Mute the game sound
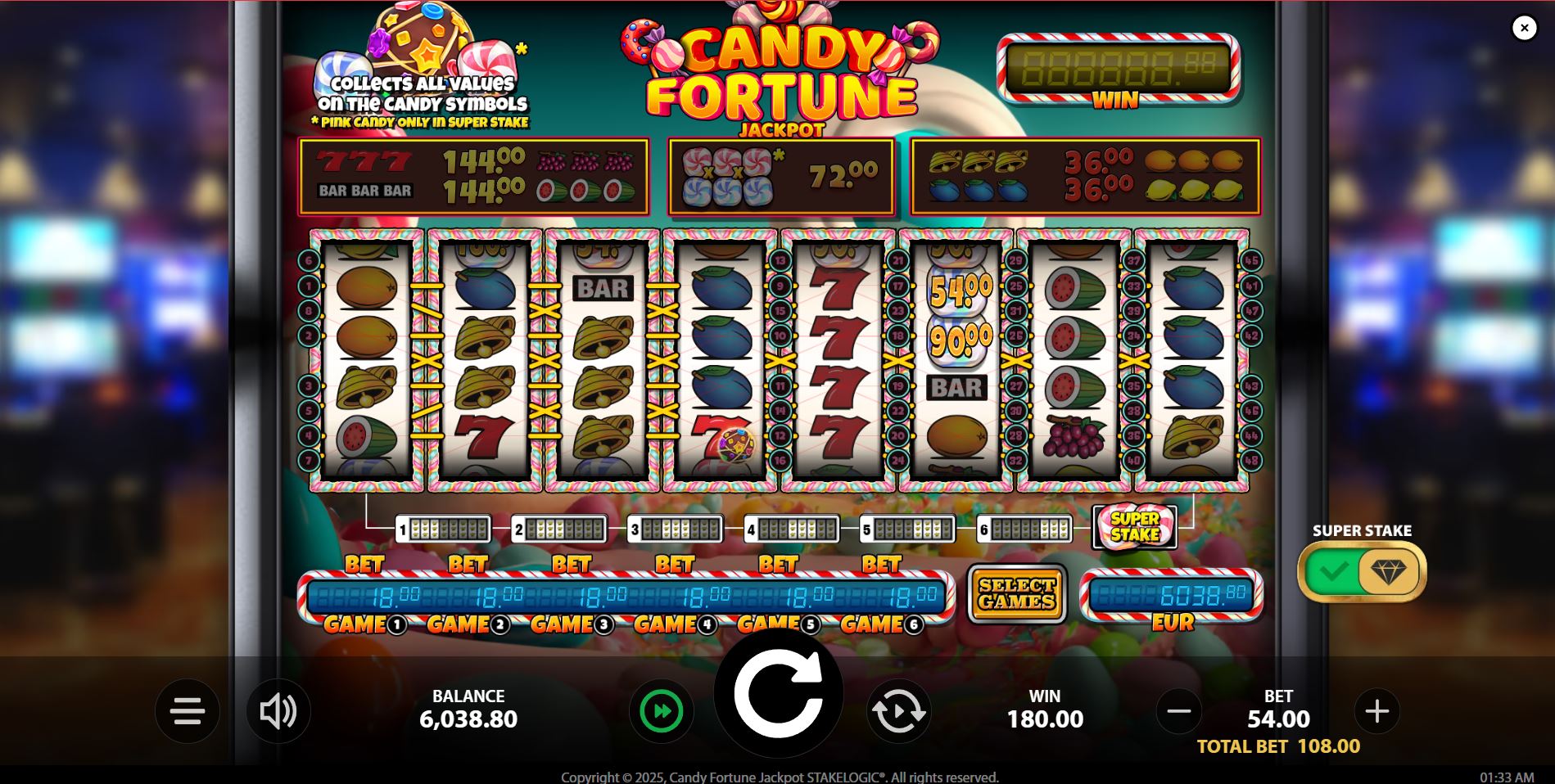This screenshot has height=784, width=1555. 279,710
